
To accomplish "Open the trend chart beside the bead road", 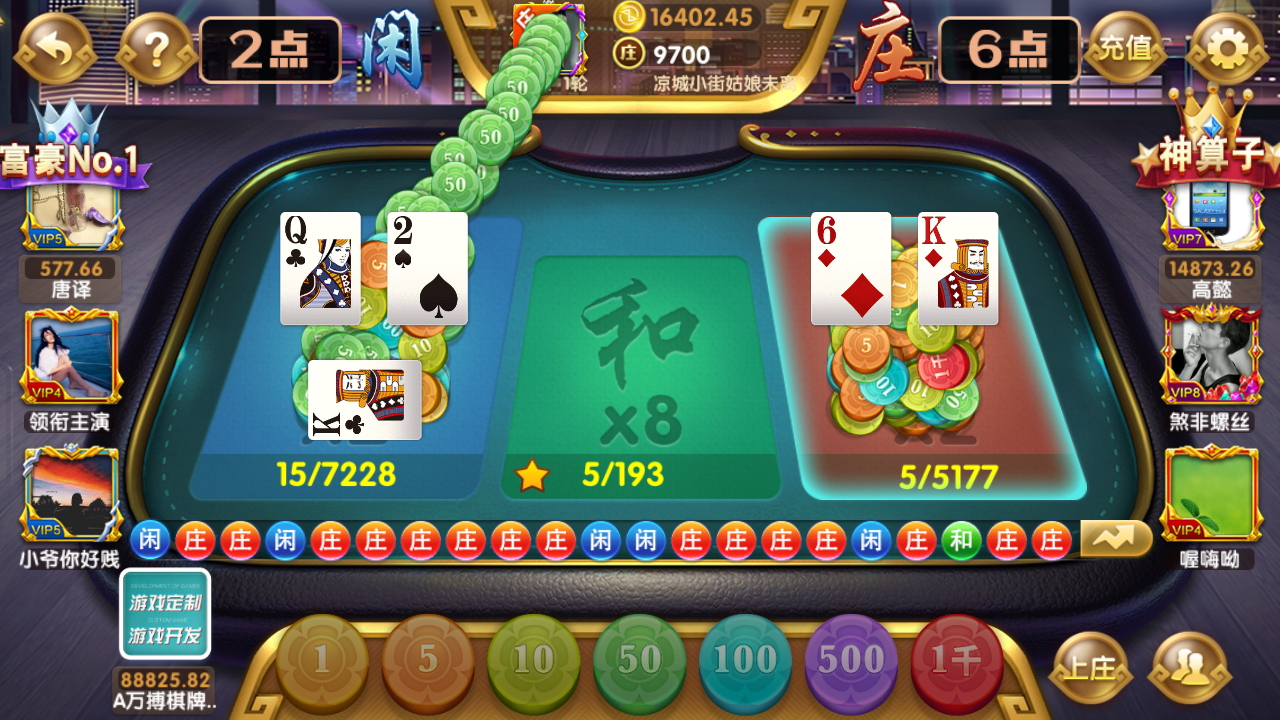I will point(1116,538).
